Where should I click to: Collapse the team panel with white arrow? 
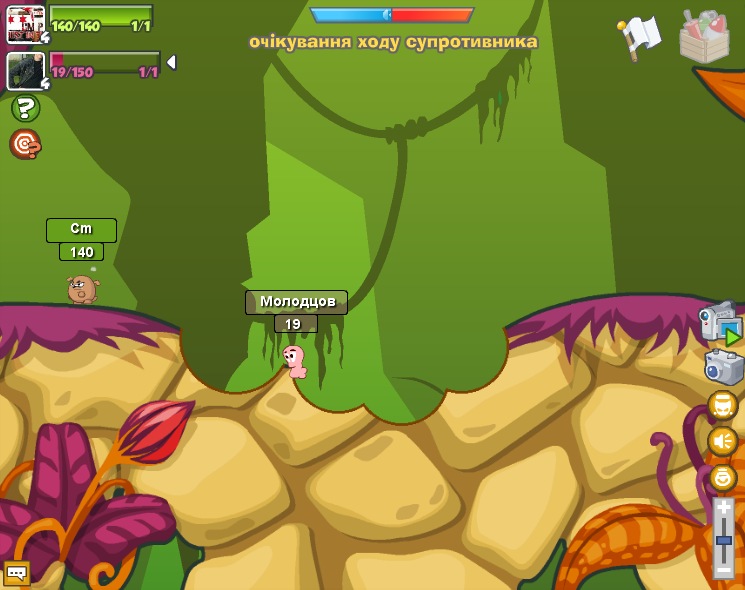[x=171, y=62]
